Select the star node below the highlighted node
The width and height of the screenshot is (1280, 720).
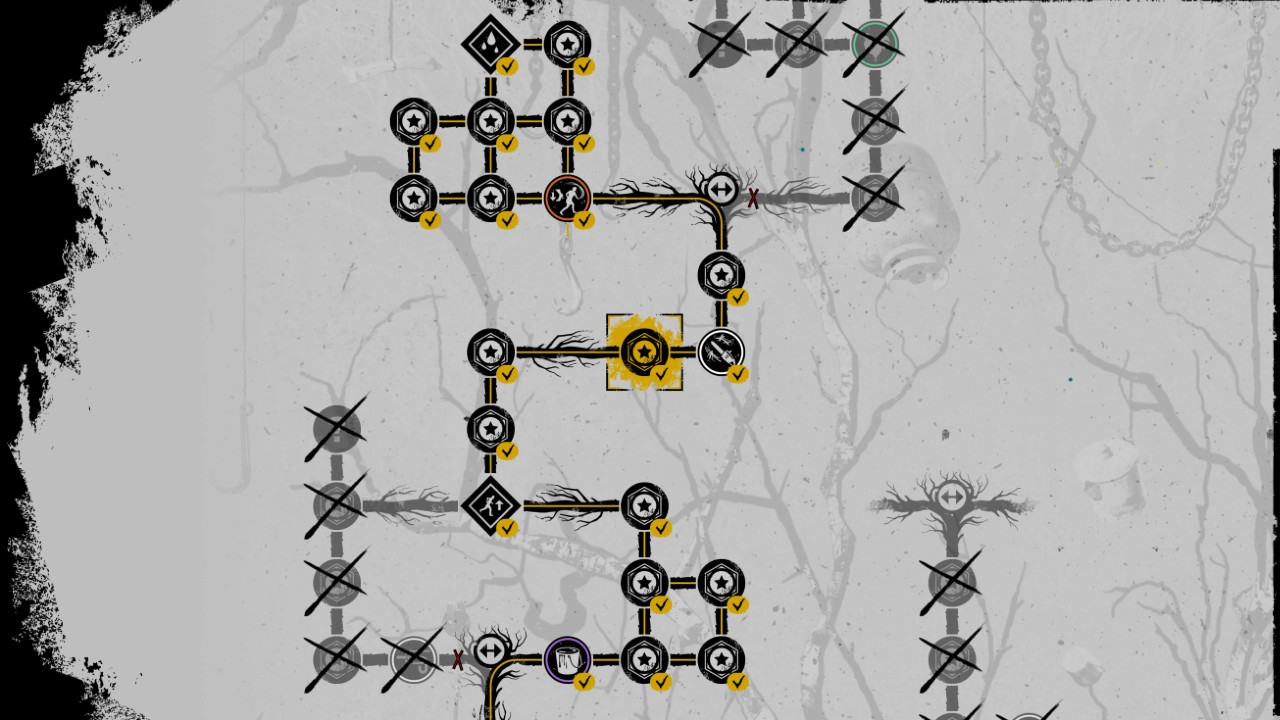pyautogui.click(x=490, y=429)
